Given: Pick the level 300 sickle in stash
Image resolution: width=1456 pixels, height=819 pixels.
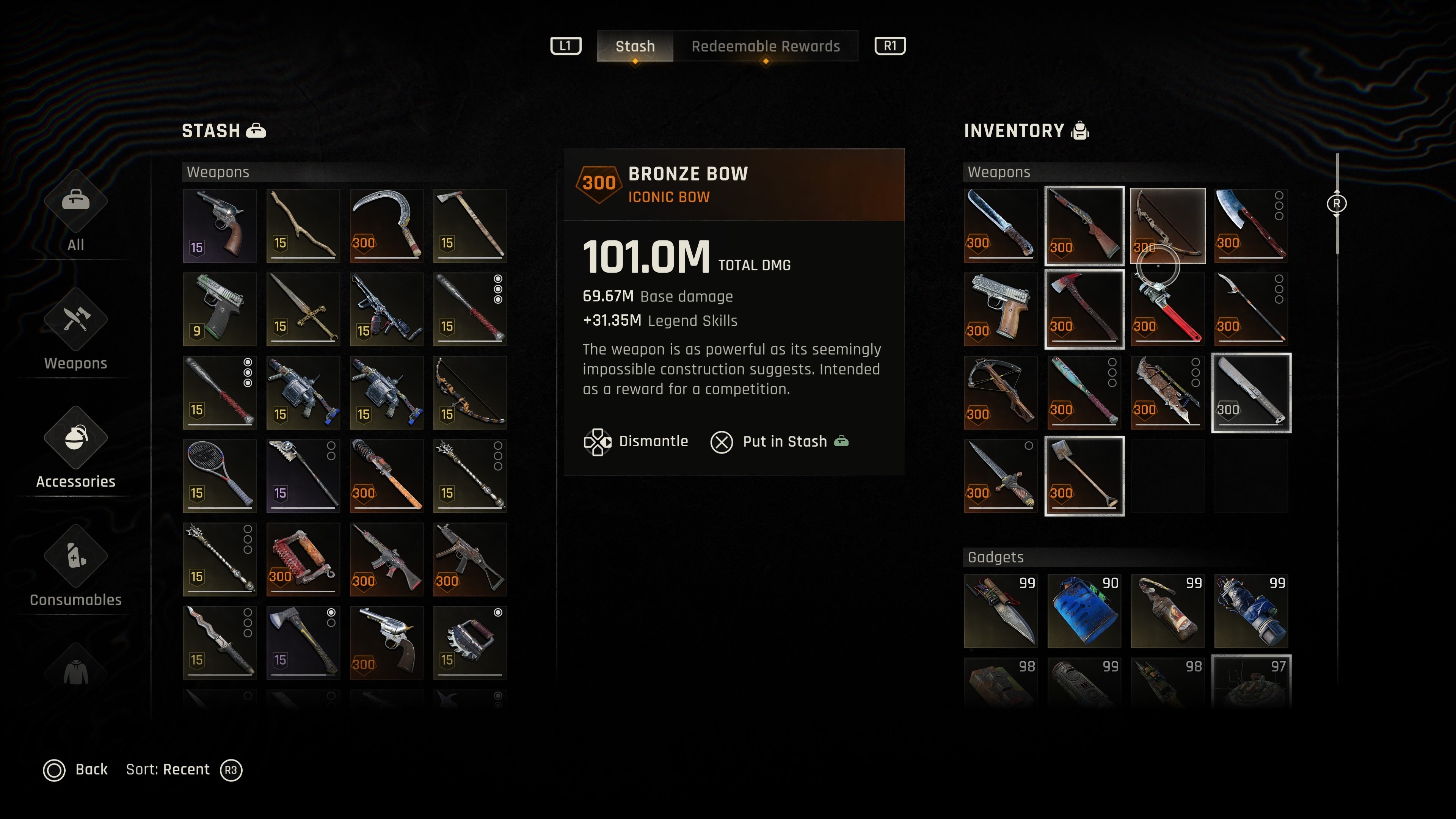Looking at the screenshot, I should 386,226.
